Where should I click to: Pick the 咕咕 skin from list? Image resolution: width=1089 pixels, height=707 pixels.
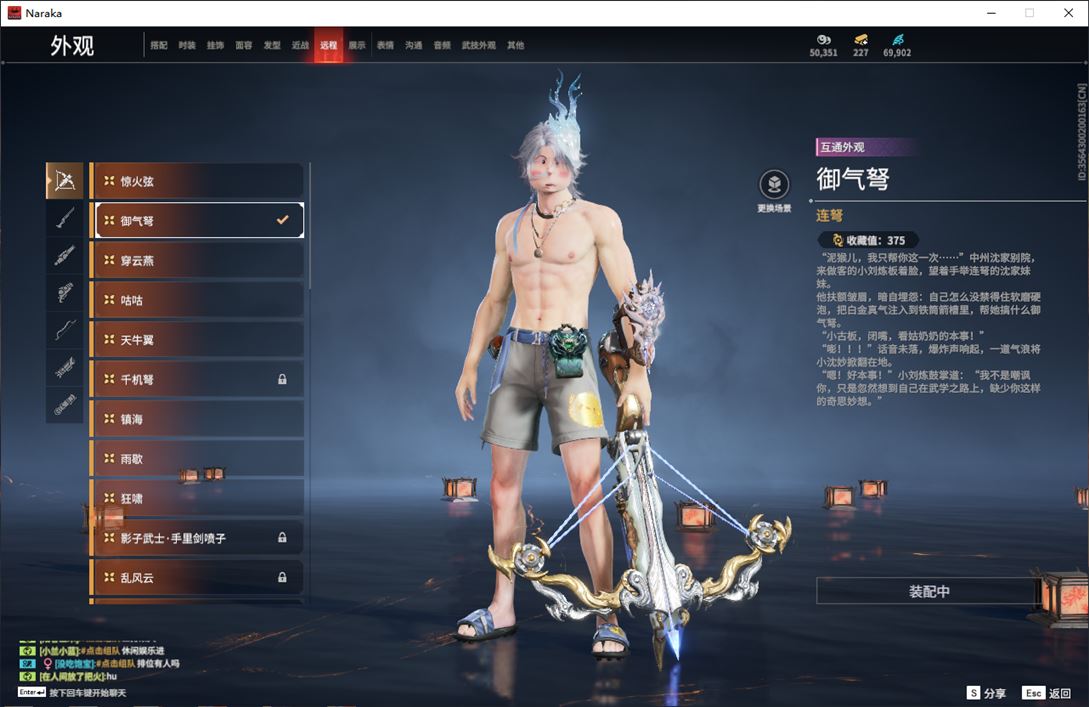198,300
